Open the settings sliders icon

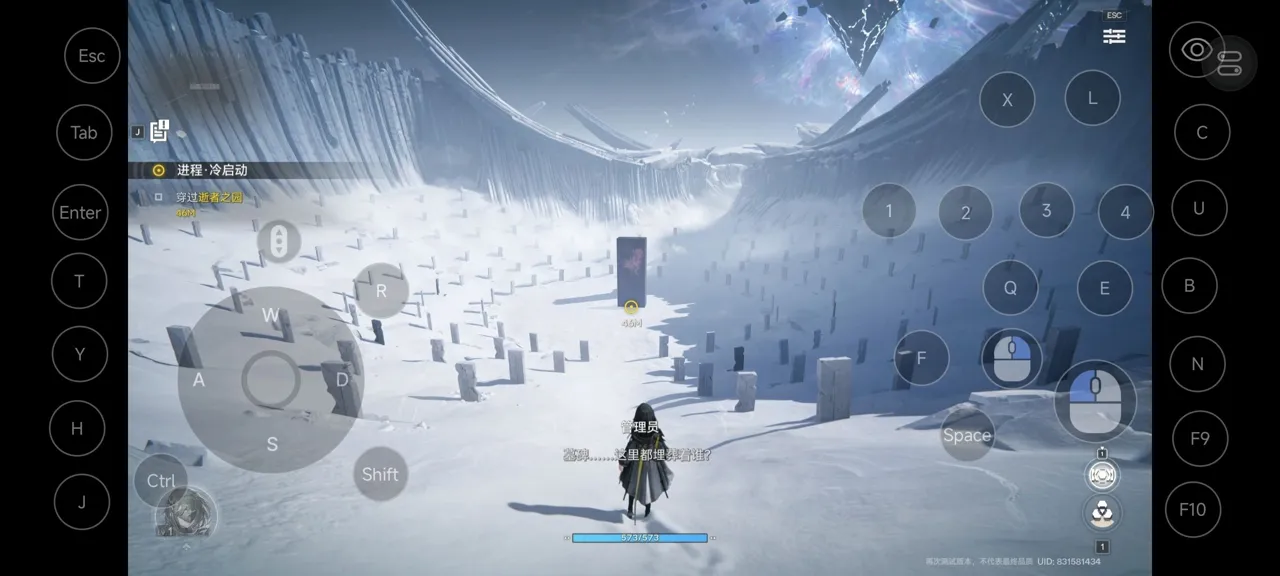point(1114,36)
